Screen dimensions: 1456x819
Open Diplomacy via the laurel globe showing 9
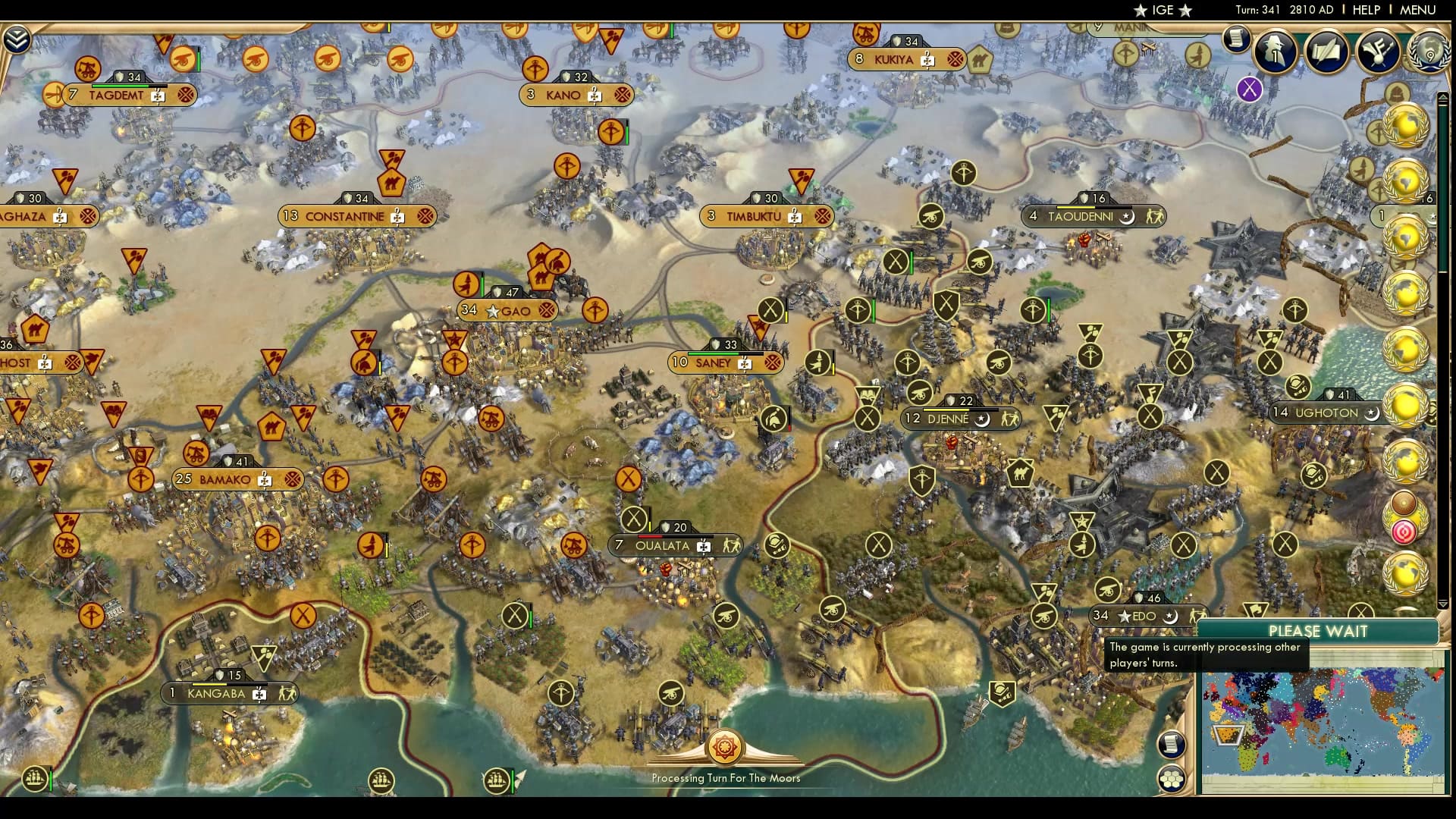pos(1428,54)
